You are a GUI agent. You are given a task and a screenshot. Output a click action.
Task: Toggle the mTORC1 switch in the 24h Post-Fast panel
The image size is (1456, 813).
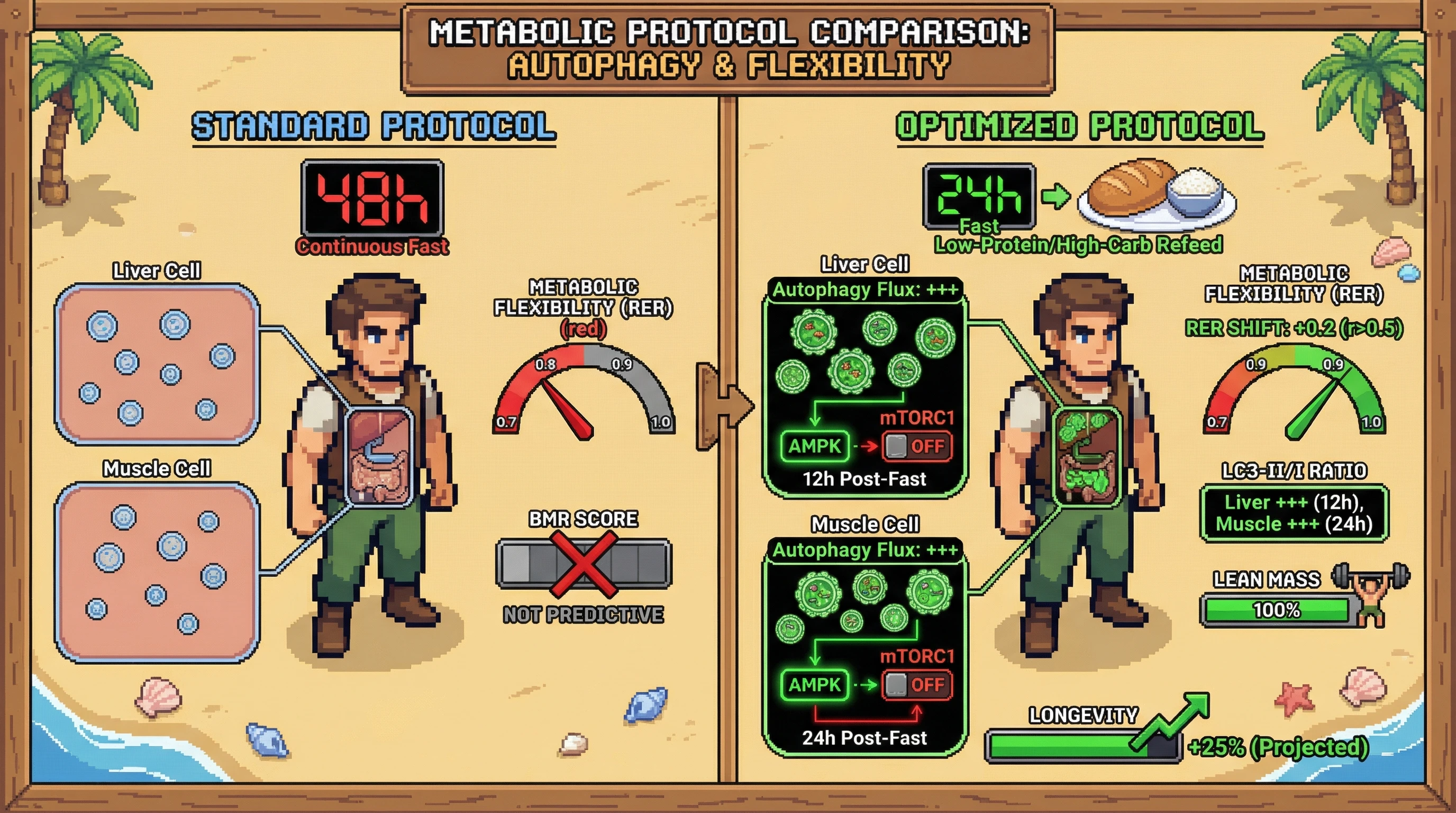click(x=917, y=685)
